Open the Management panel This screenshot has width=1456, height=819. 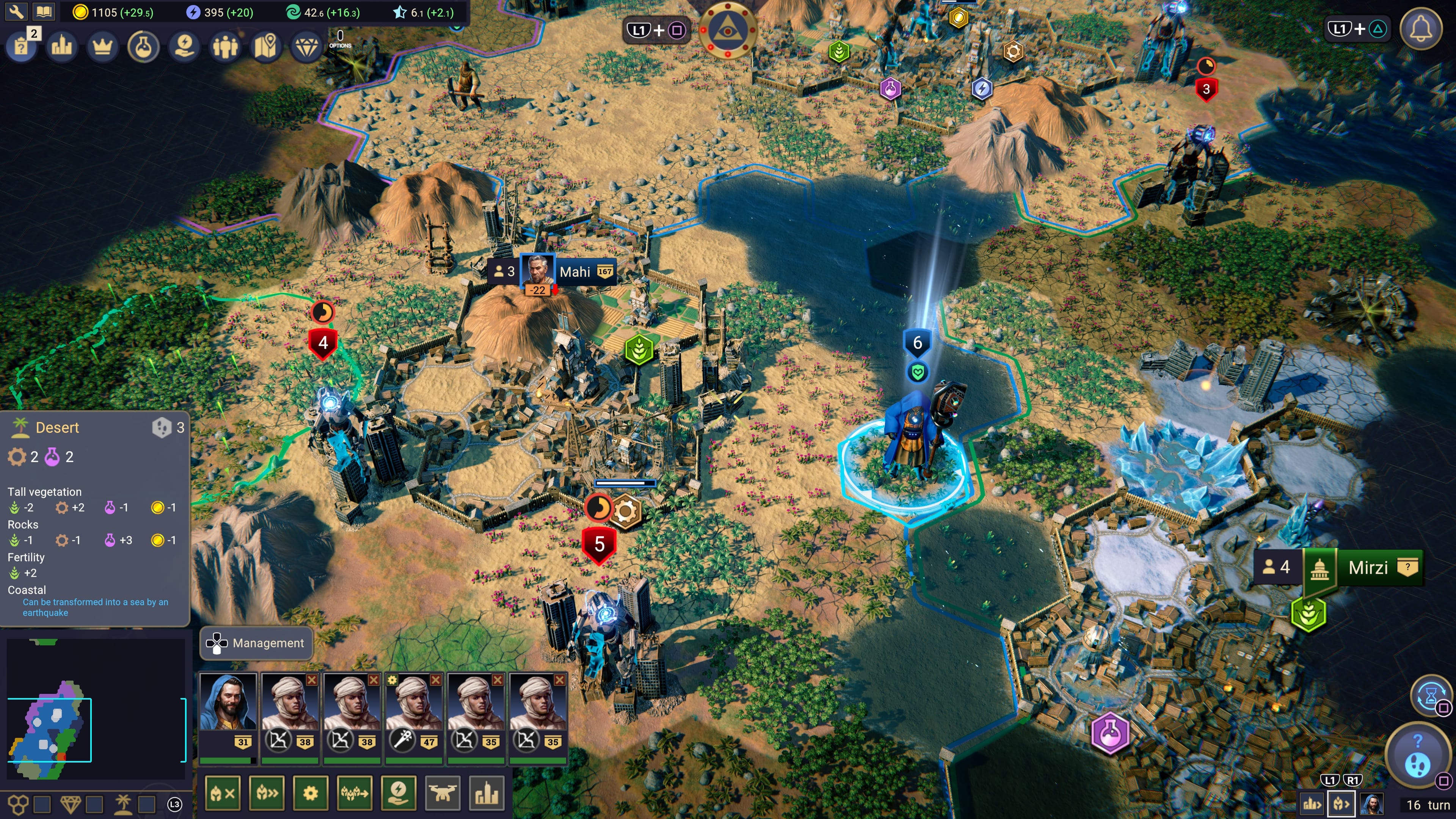tap(256, 643)
